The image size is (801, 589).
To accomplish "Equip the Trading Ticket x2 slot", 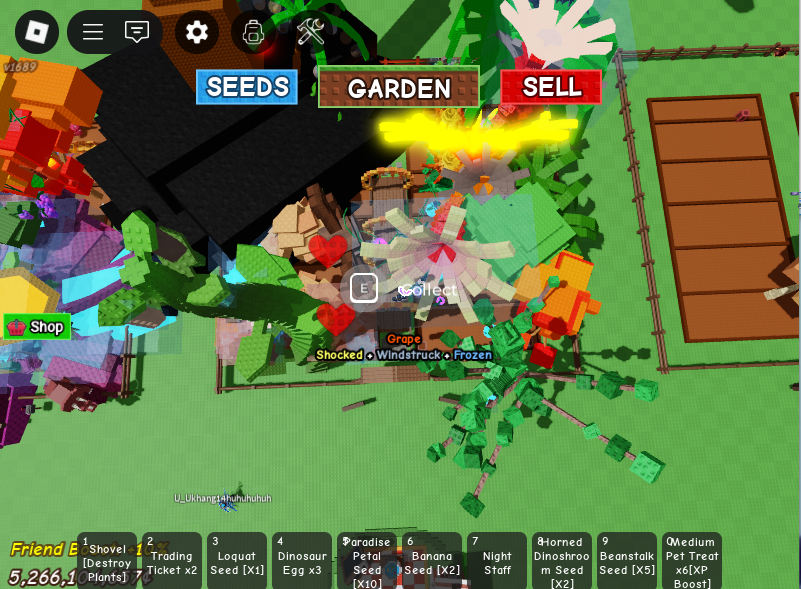I will click(x=172, y=561).
